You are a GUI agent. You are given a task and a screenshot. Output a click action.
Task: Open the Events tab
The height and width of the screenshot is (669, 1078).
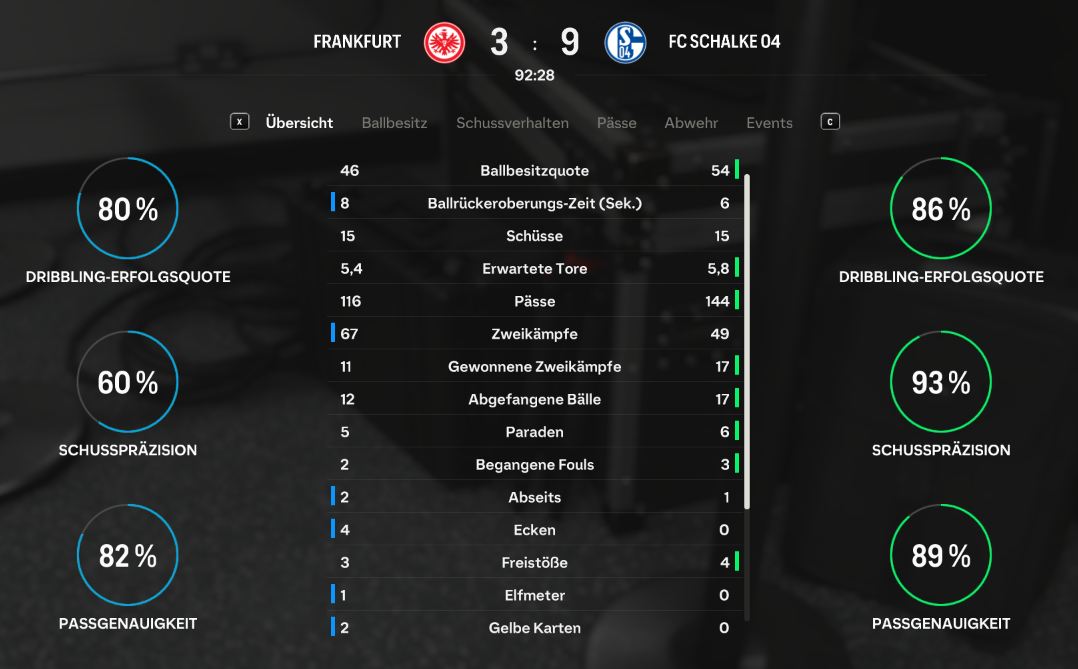(x=769, y=123)
